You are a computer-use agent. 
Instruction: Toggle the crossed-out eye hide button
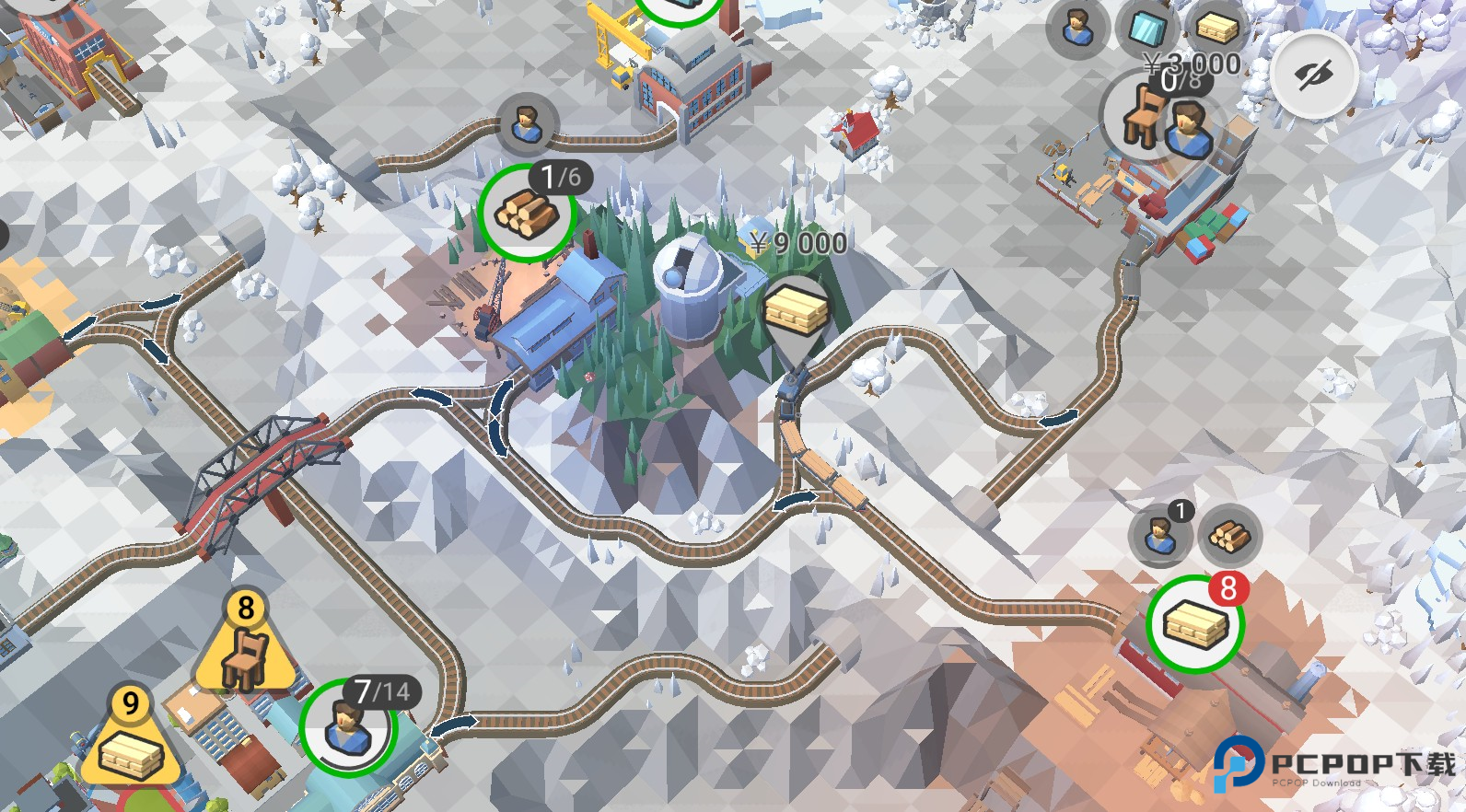[x=1314, y=75]
